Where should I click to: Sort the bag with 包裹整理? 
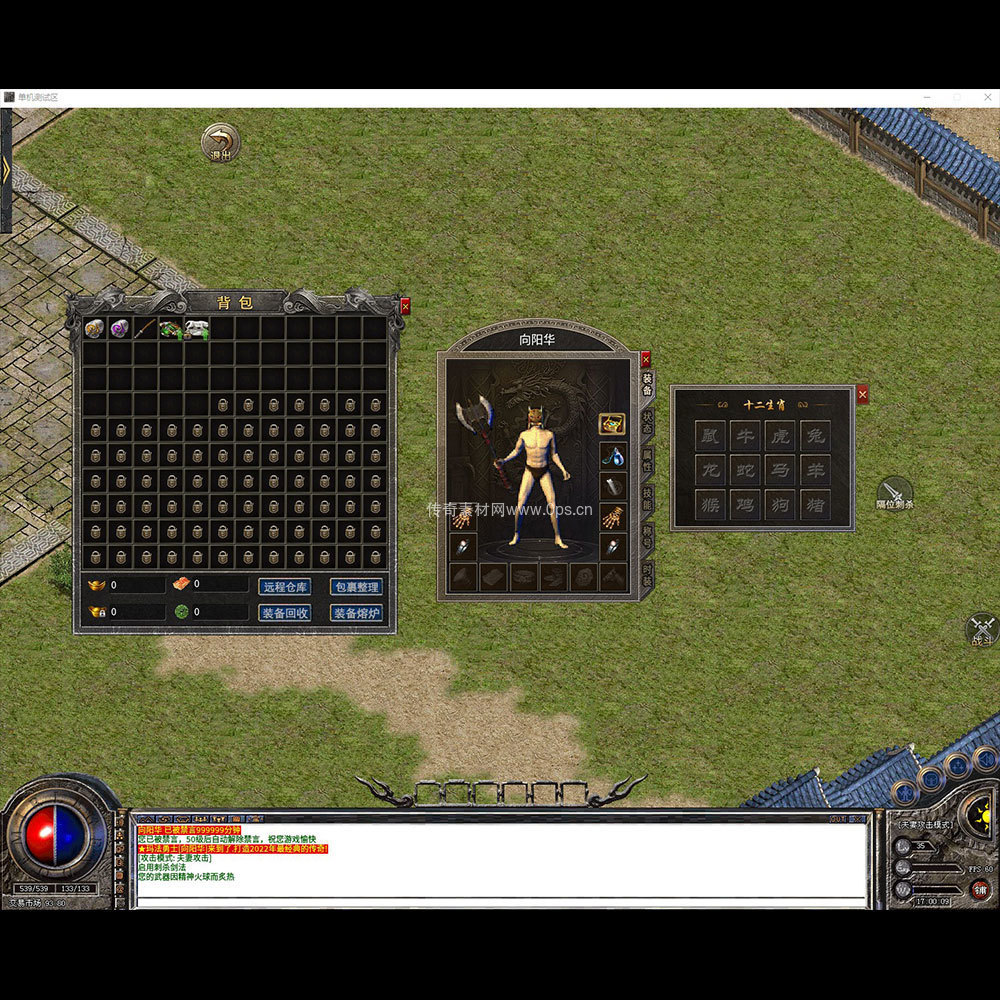point(356,587)
